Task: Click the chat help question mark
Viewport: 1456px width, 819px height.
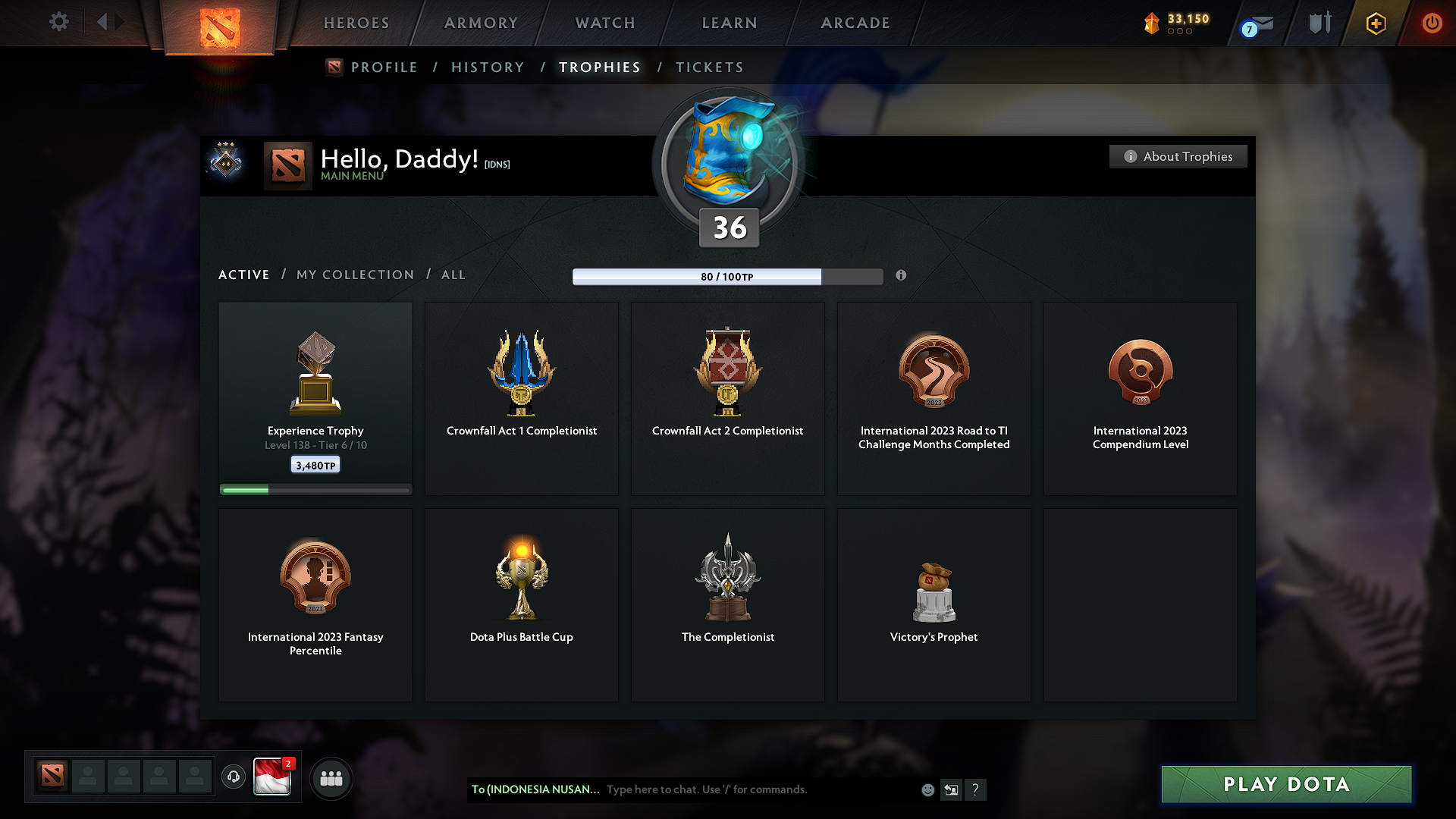Action: pos(976,789)
